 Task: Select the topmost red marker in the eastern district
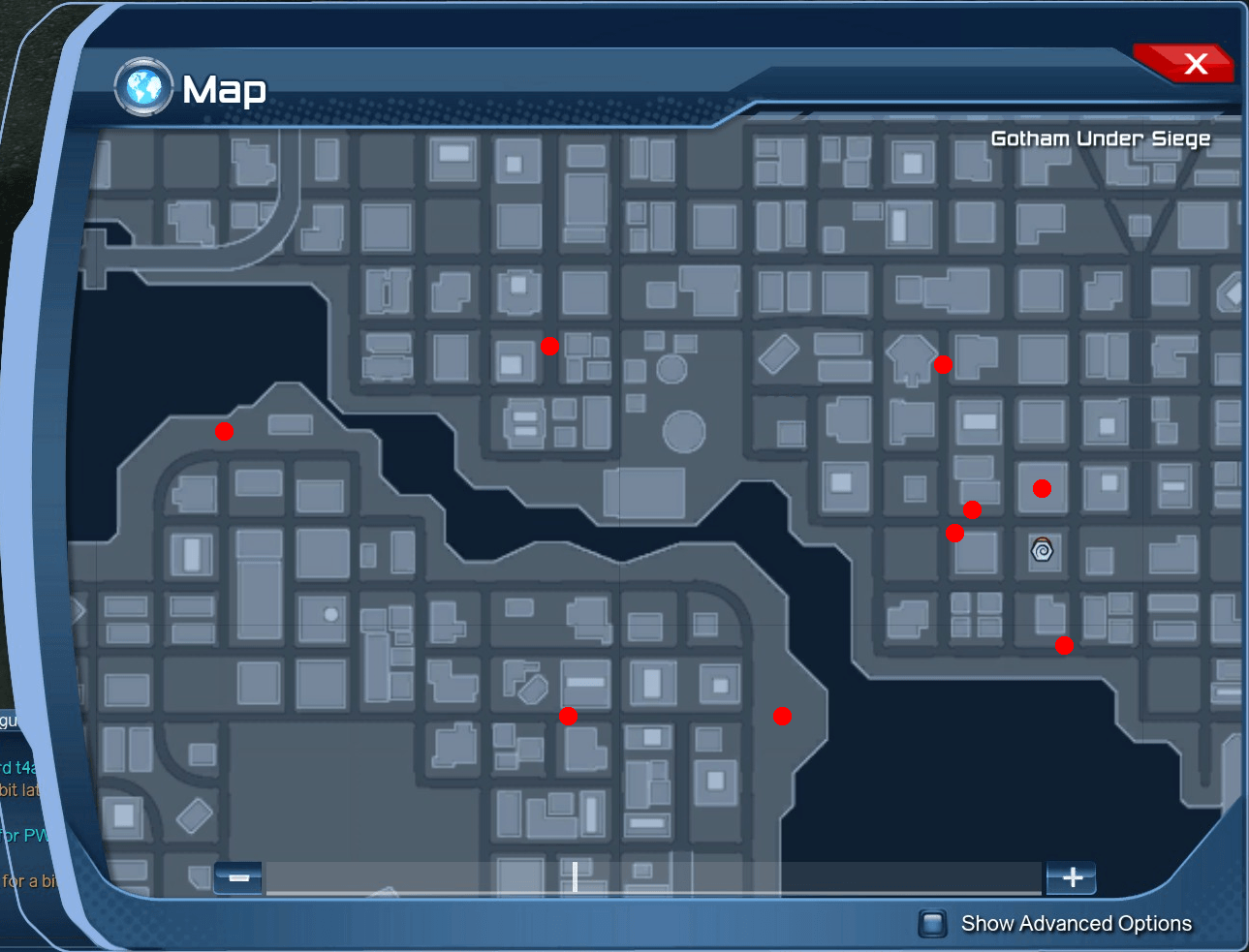tap(942, 364)
